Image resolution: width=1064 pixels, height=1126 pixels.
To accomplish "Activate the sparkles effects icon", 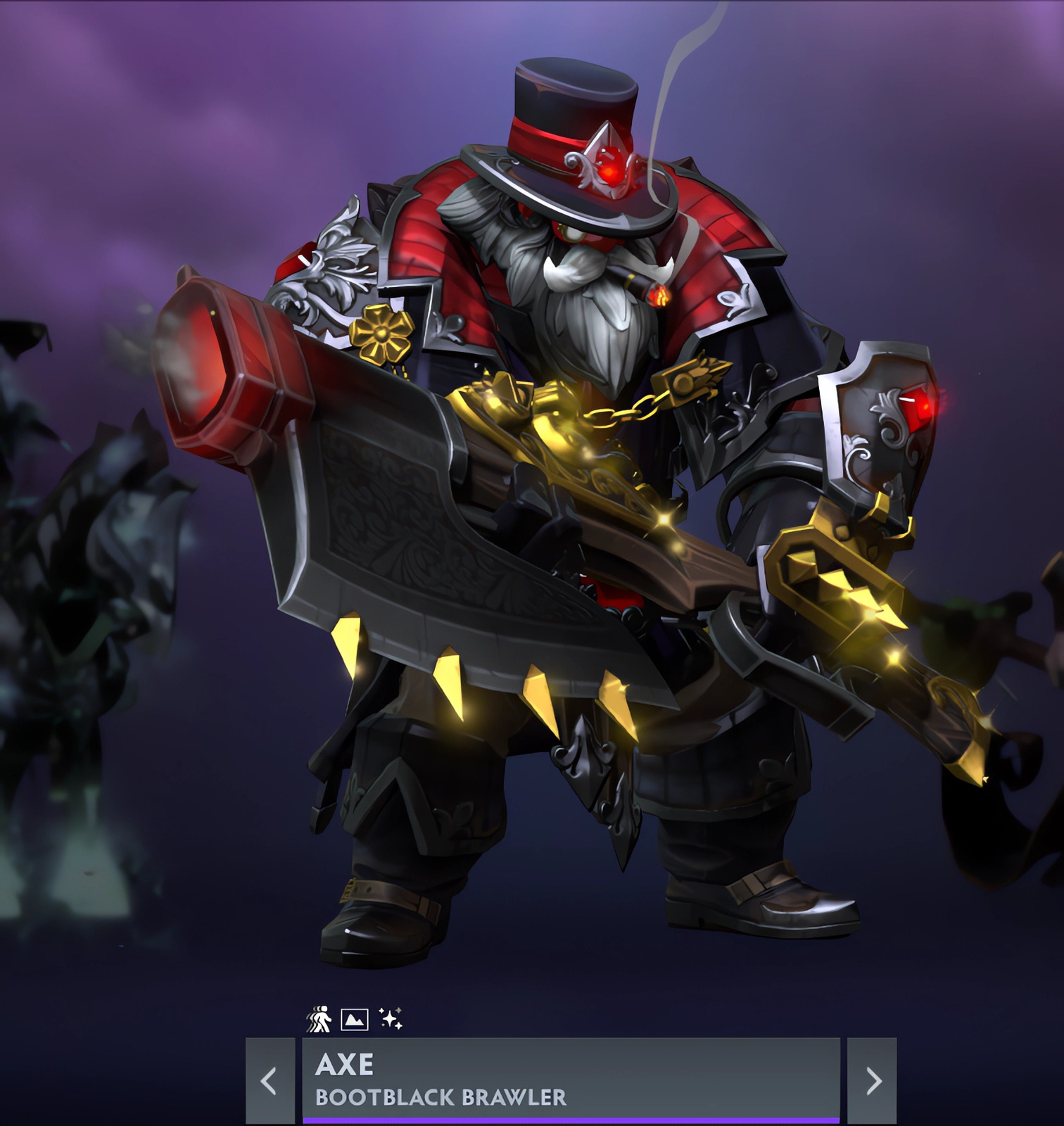I will (391, 1018).
